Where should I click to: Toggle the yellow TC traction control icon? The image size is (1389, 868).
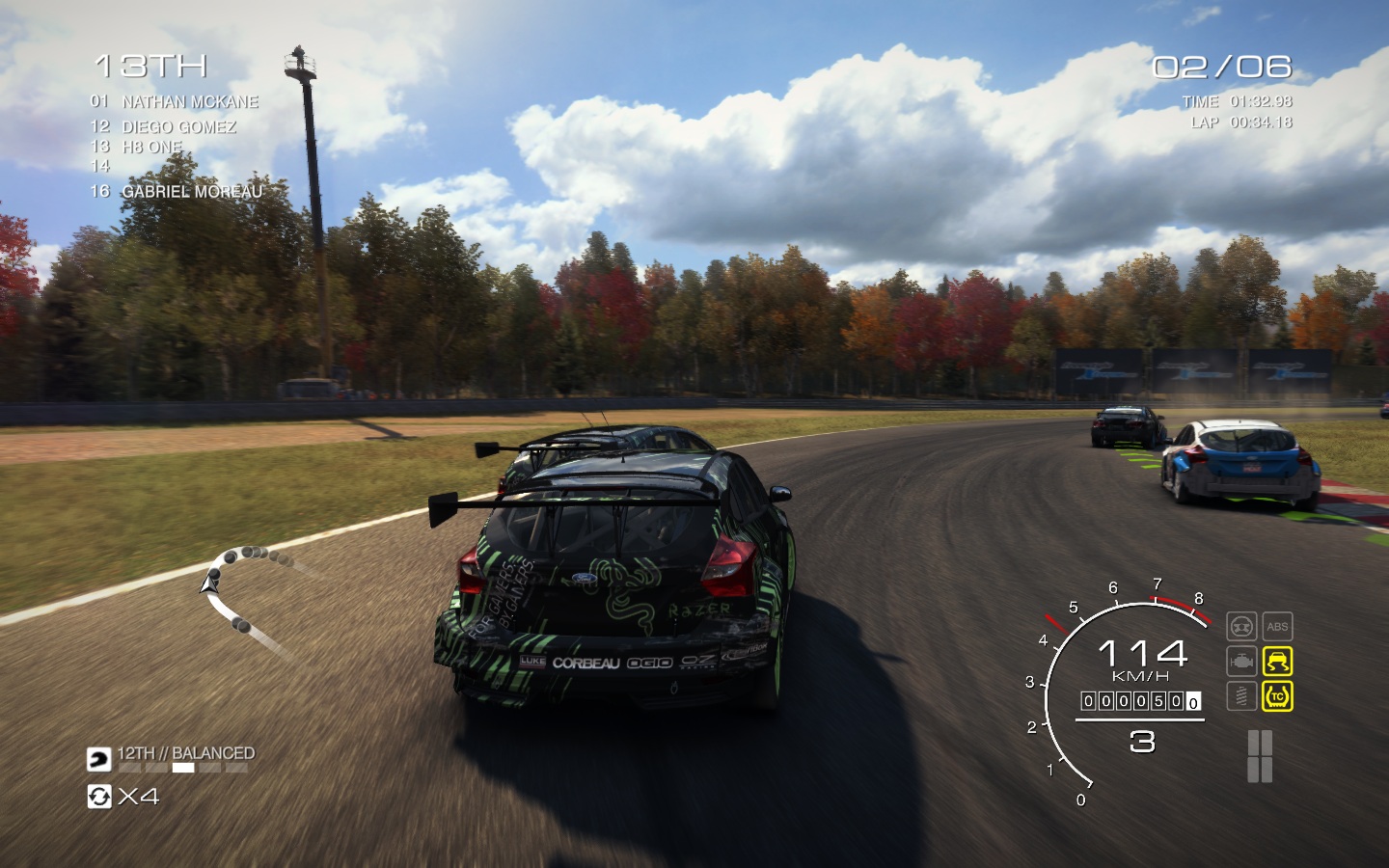point(1277,695)
